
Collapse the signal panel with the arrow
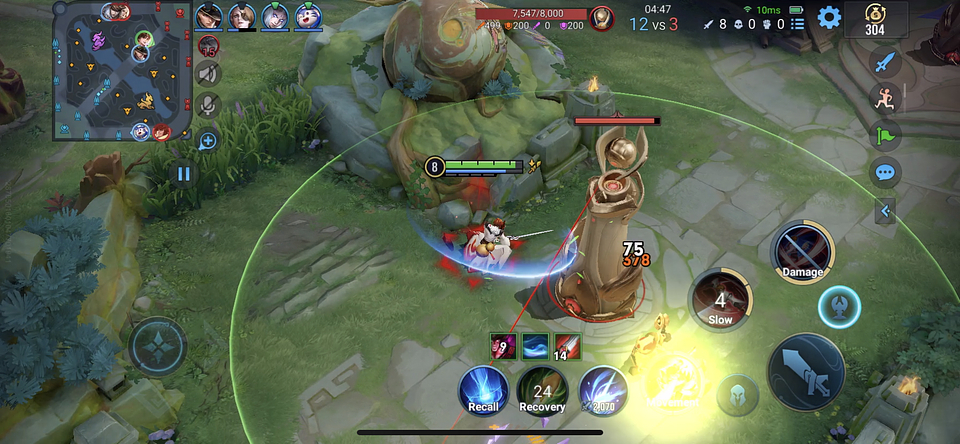(x=884, y=210)
